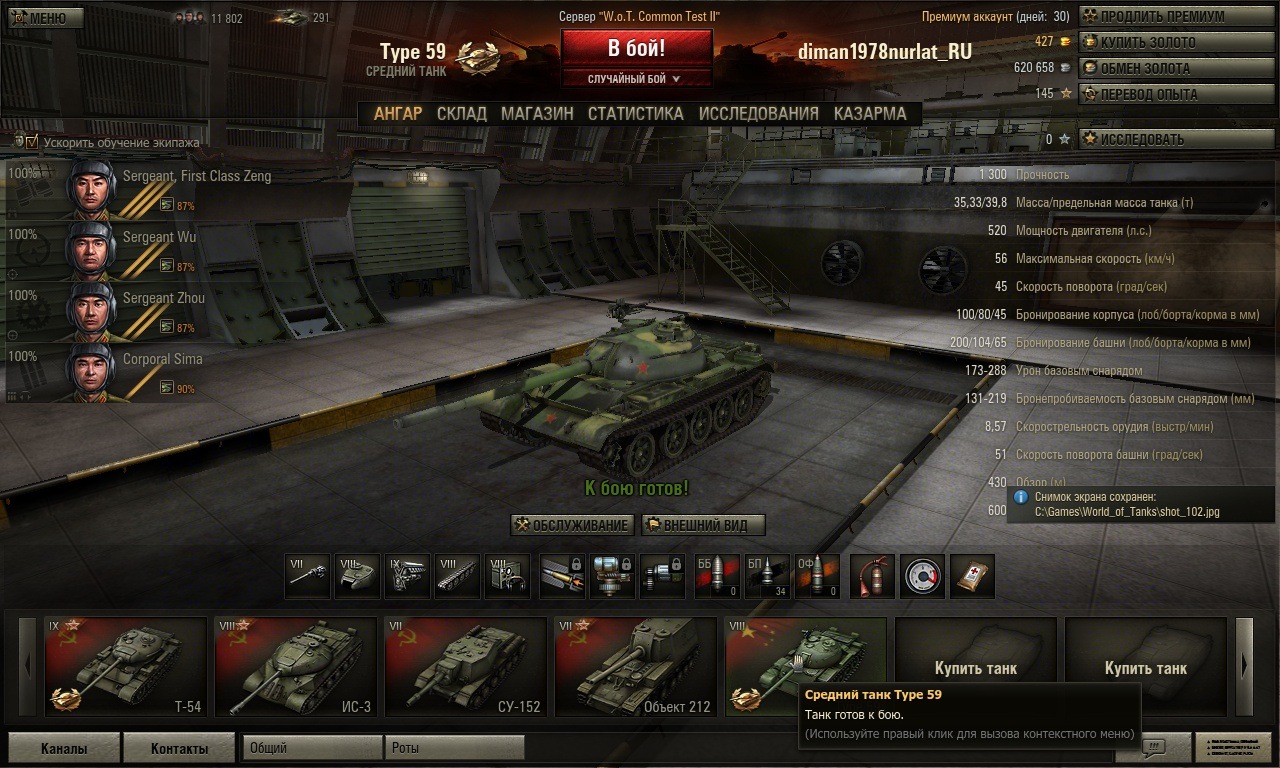Switch to the СКЛАД tab
Screen dimensions: 1280x768
(461, 114)
